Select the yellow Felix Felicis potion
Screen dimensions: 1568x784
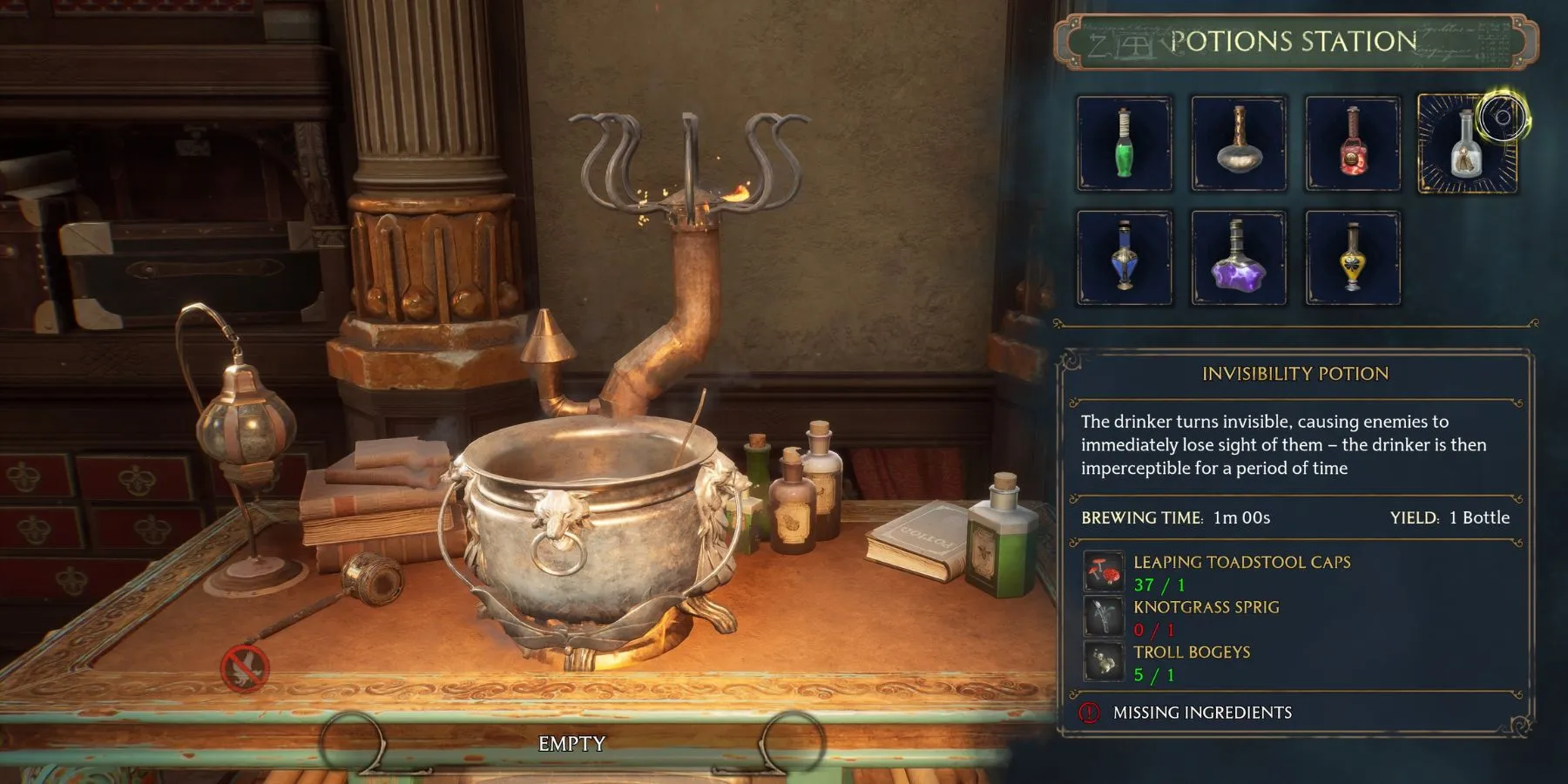(1352, 258)
